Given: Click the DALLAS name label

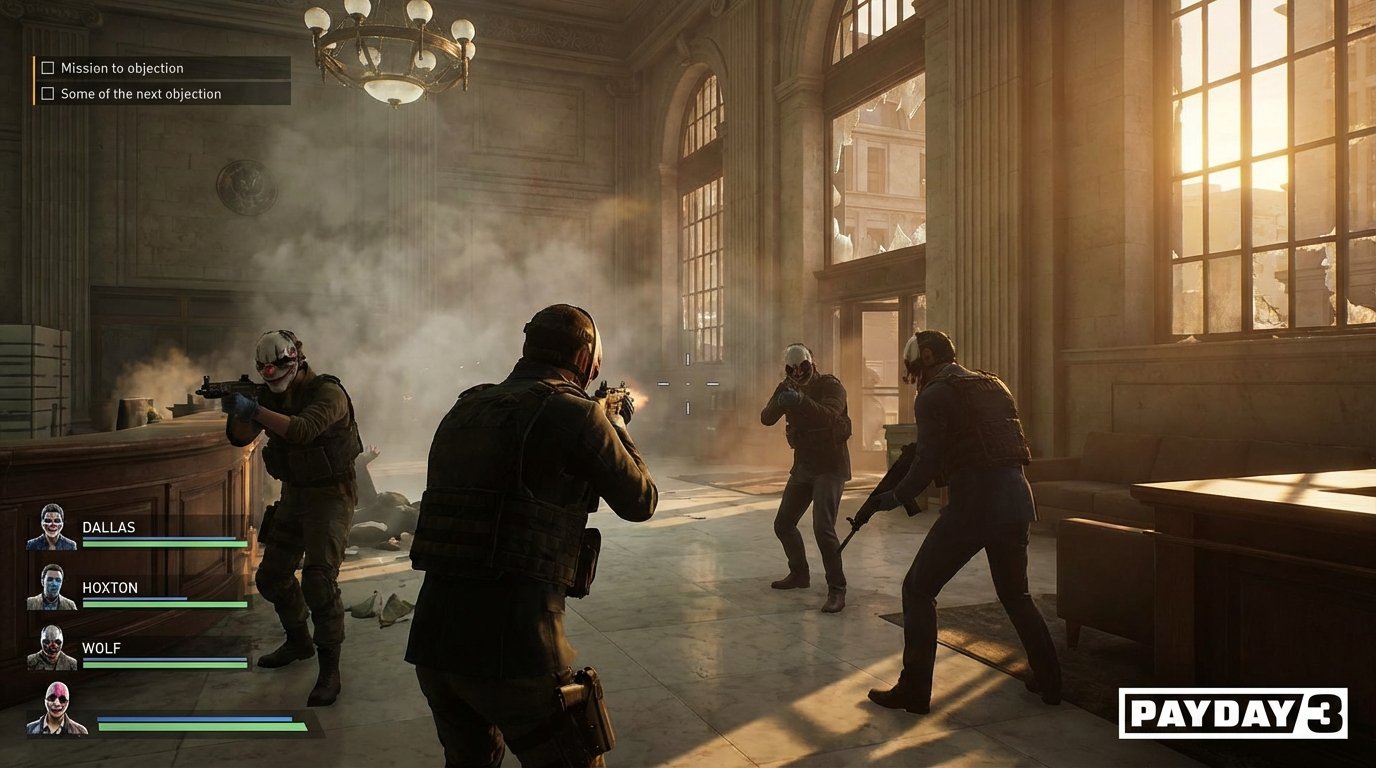Looking at the screenshot, I should (110, 527).
